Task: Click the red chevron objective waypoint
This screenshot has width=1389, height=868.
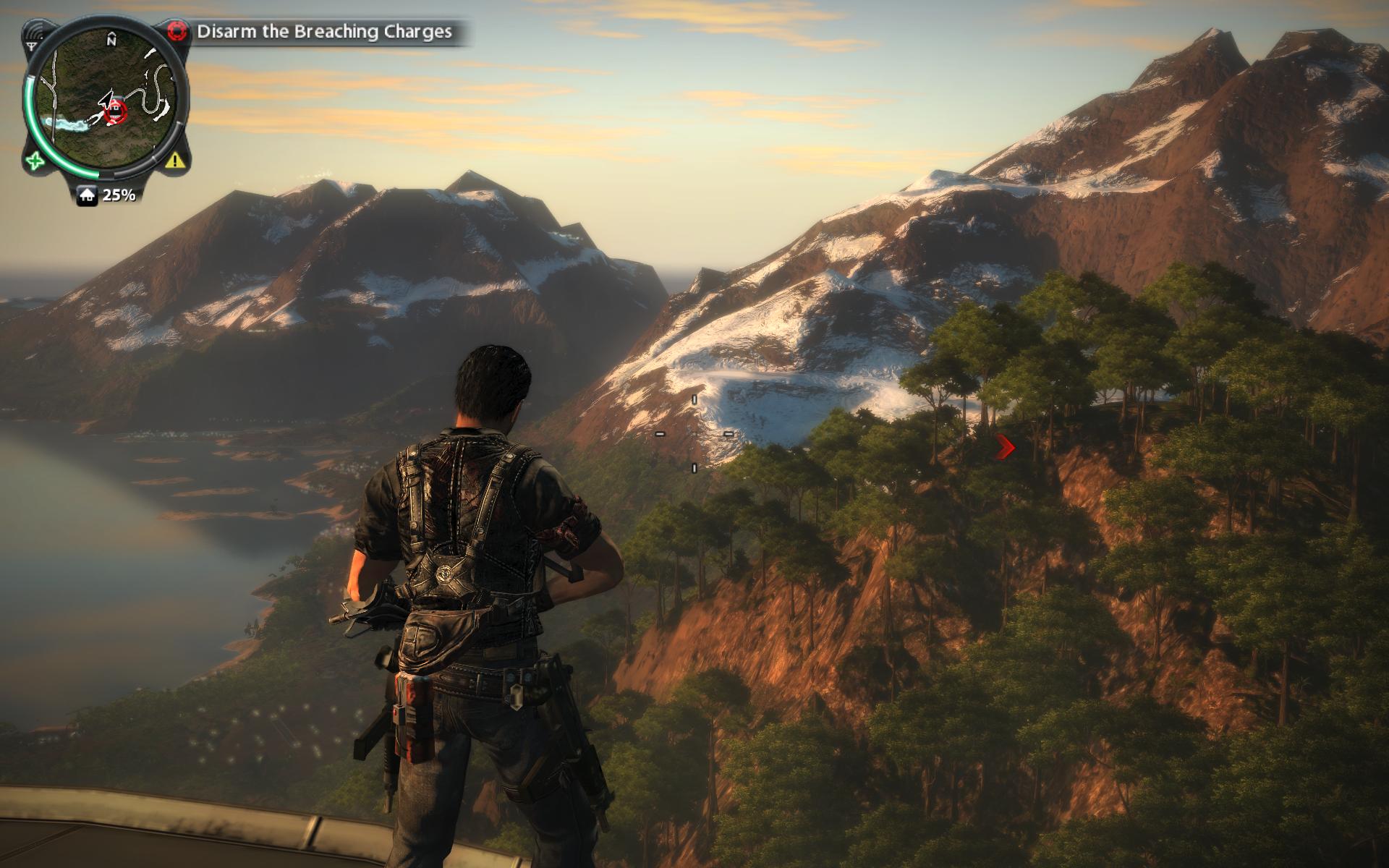Action: click(x=1005, y=448)
